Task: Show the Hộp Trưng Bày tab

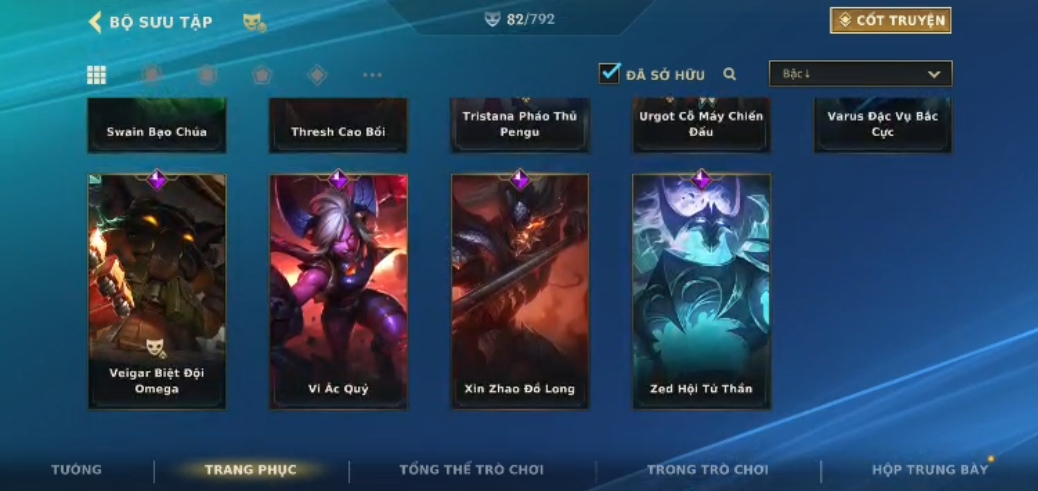Action: click(x=929, y=470)
